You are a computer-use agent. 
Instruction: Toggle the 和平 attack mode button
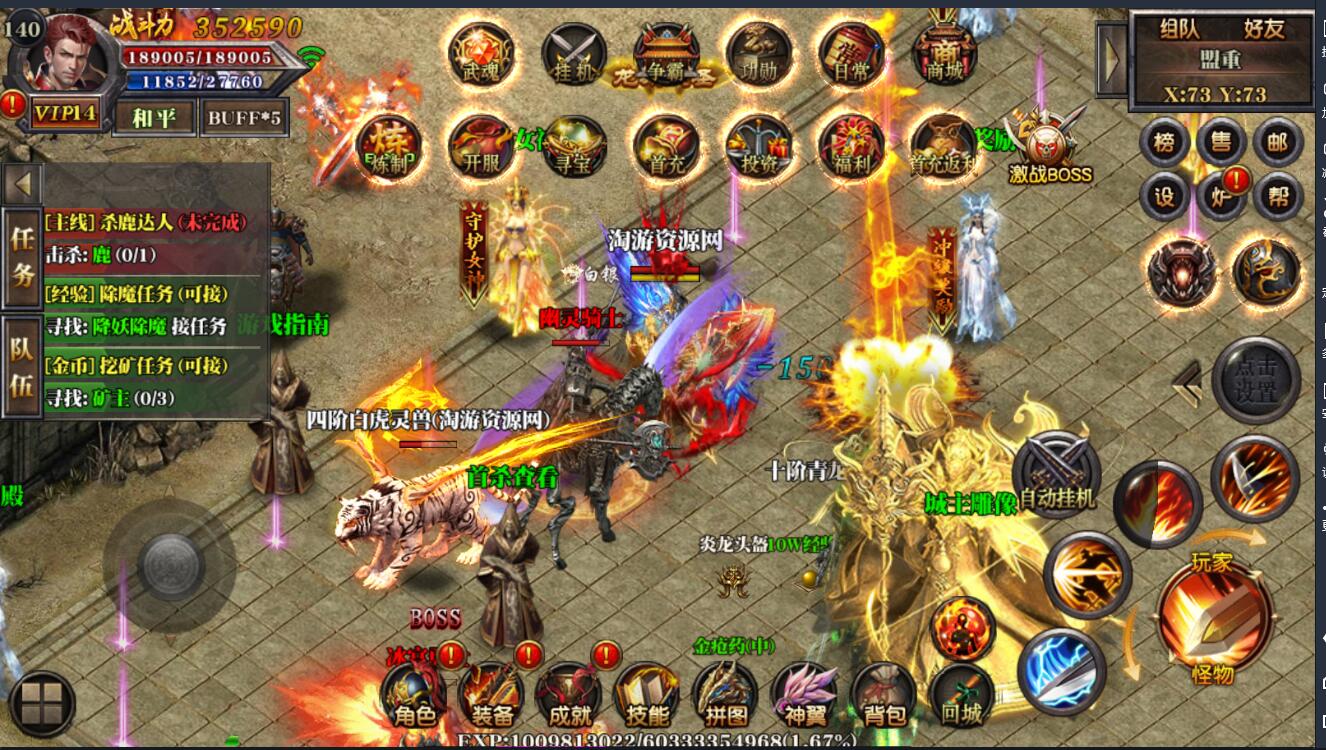(153, 117)
